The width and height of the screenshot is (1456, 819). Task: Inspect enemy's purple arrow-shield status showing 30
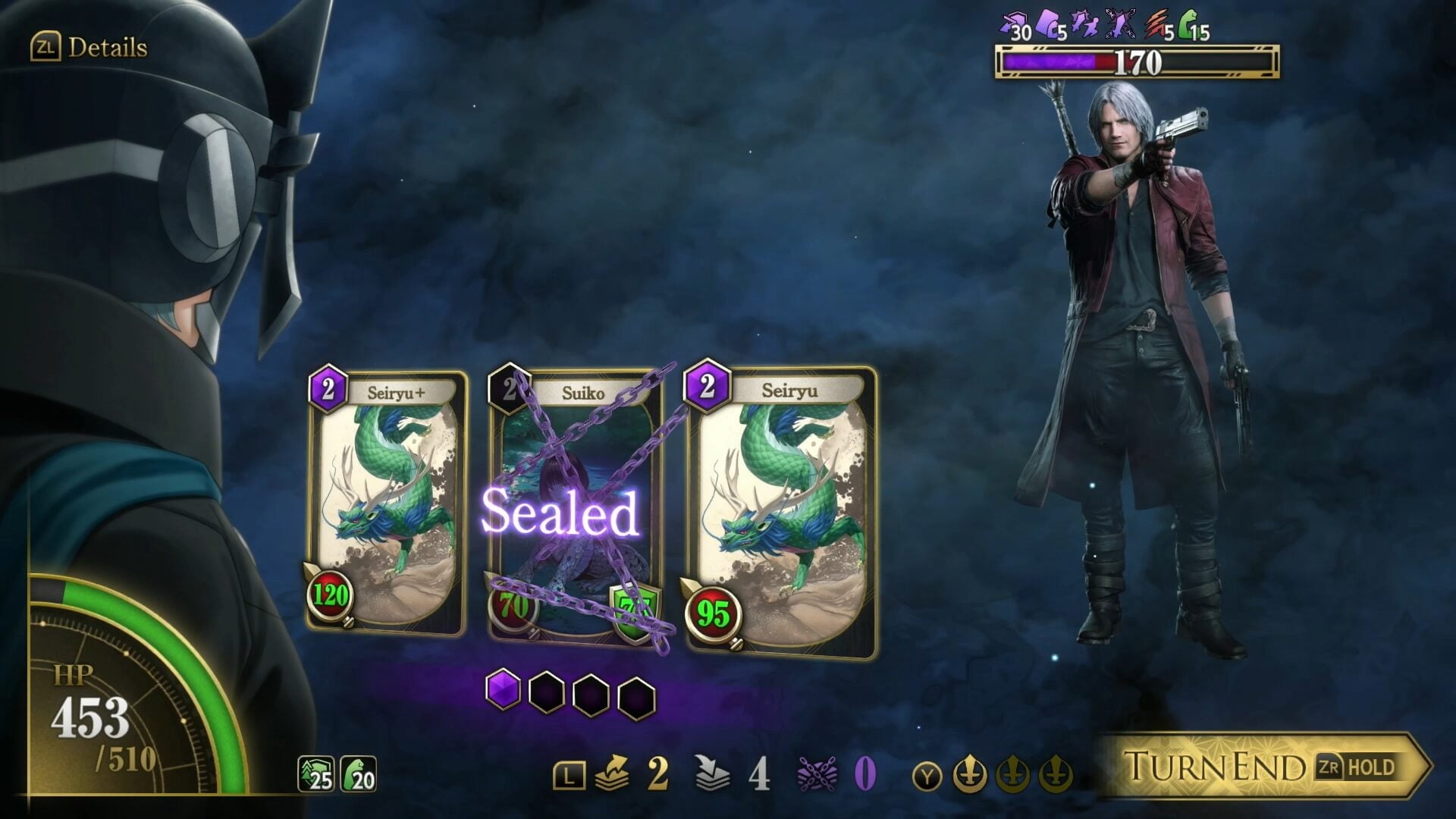point(1015,25)
